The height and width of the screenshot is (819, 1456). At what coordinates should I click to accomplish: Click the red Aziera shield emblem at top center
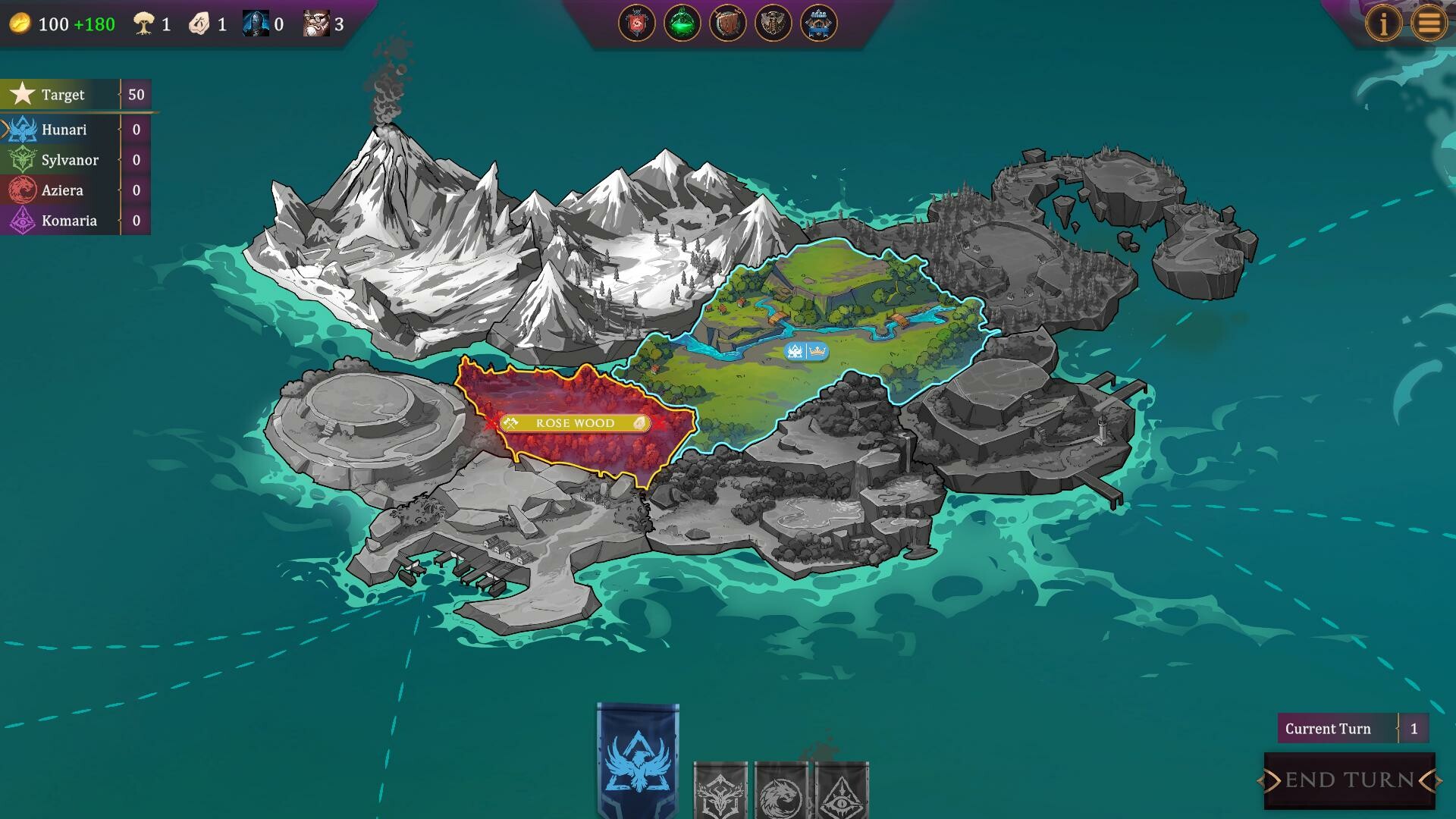click(638, 22)
